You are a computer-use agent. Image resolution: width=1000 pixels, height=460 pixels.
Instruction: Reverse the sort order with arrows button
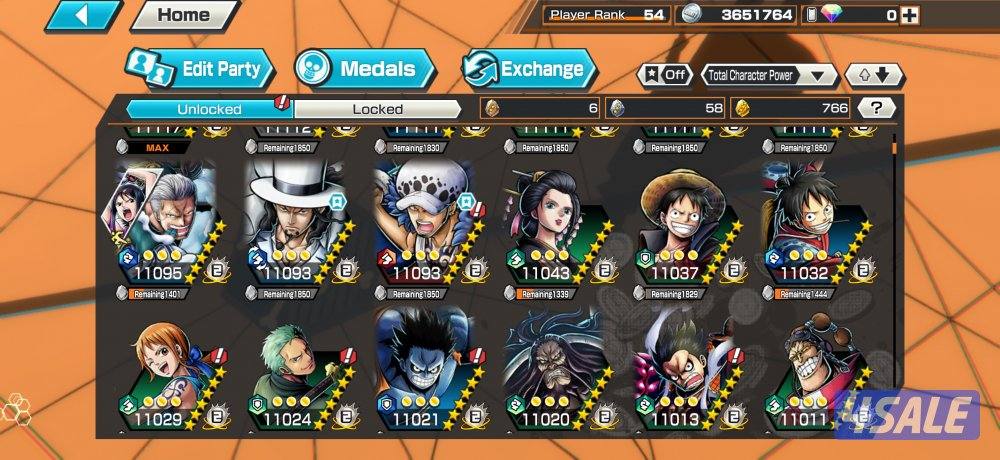click(874, 75)
